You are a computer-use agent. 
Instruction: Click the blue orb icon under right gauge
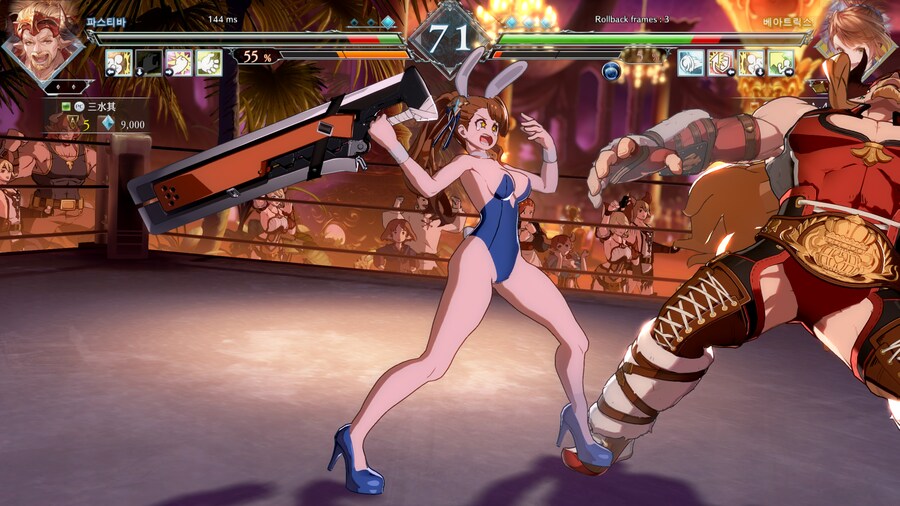[612, 70]
